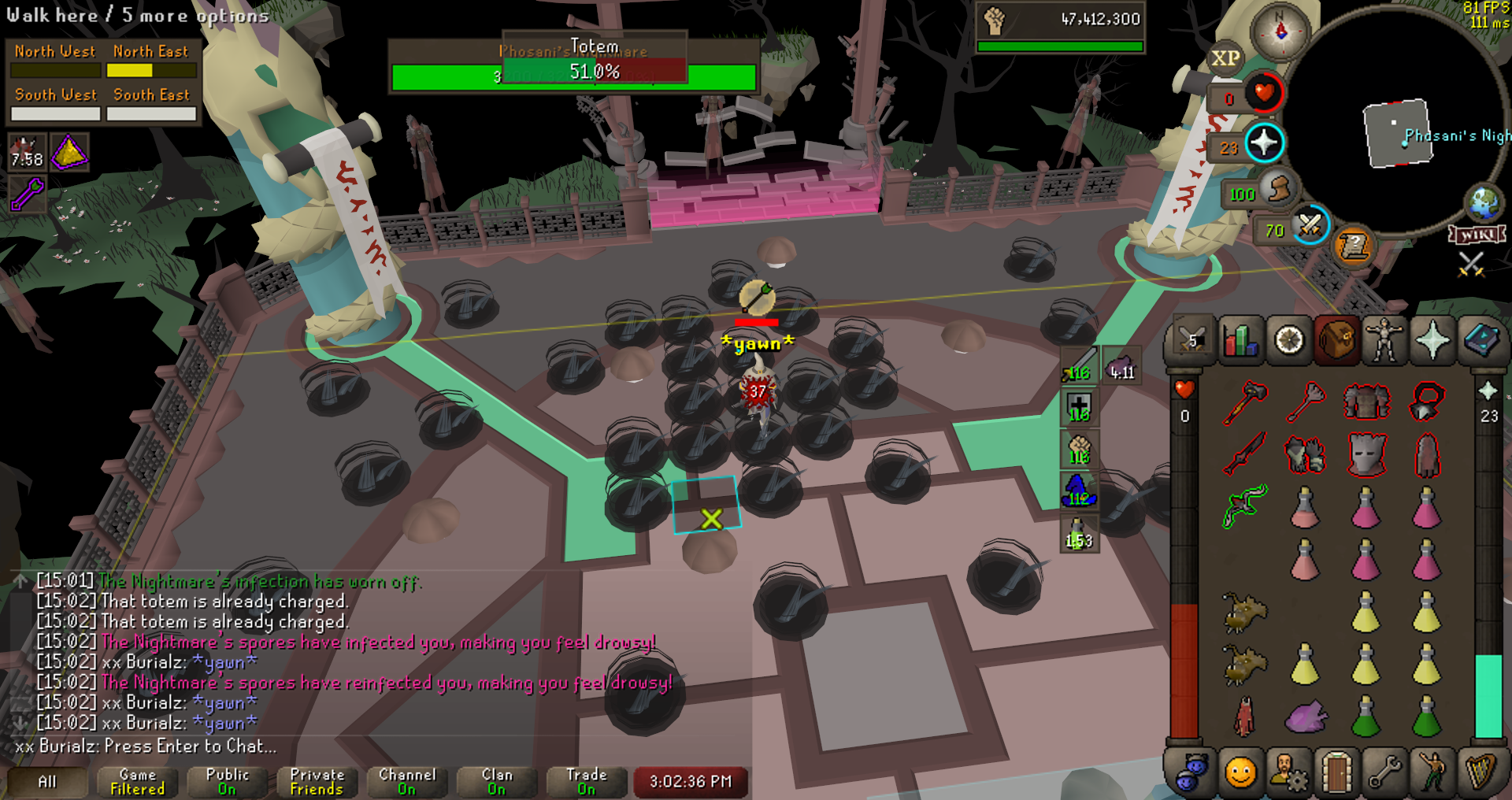1512x800 pixels.
Task: Open the Music Player harp tab
Action: 1480,772
